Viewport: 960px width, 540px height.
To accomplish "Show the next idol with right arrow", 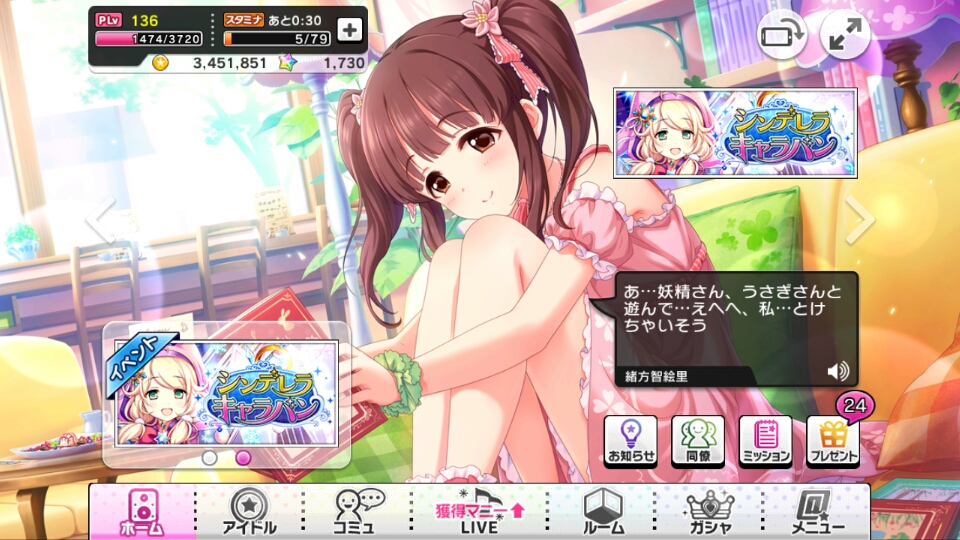I will coord(859,220).
